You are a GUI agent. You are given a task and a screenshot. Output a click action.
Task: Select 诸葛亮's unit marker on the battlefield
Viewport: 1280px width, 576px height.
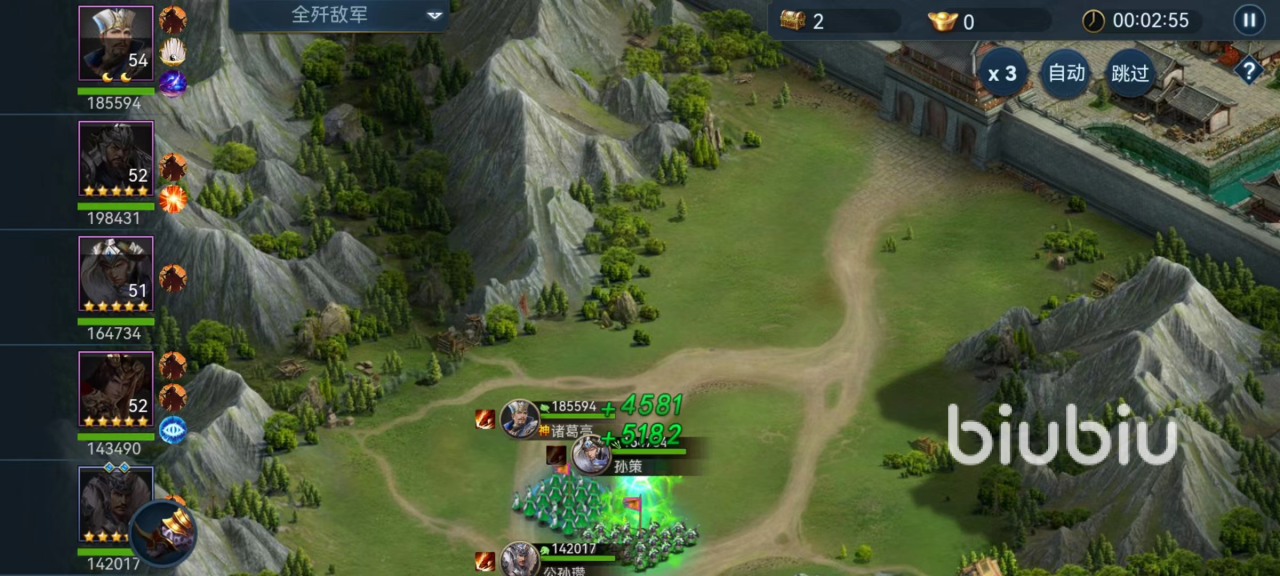coord(520,418)
